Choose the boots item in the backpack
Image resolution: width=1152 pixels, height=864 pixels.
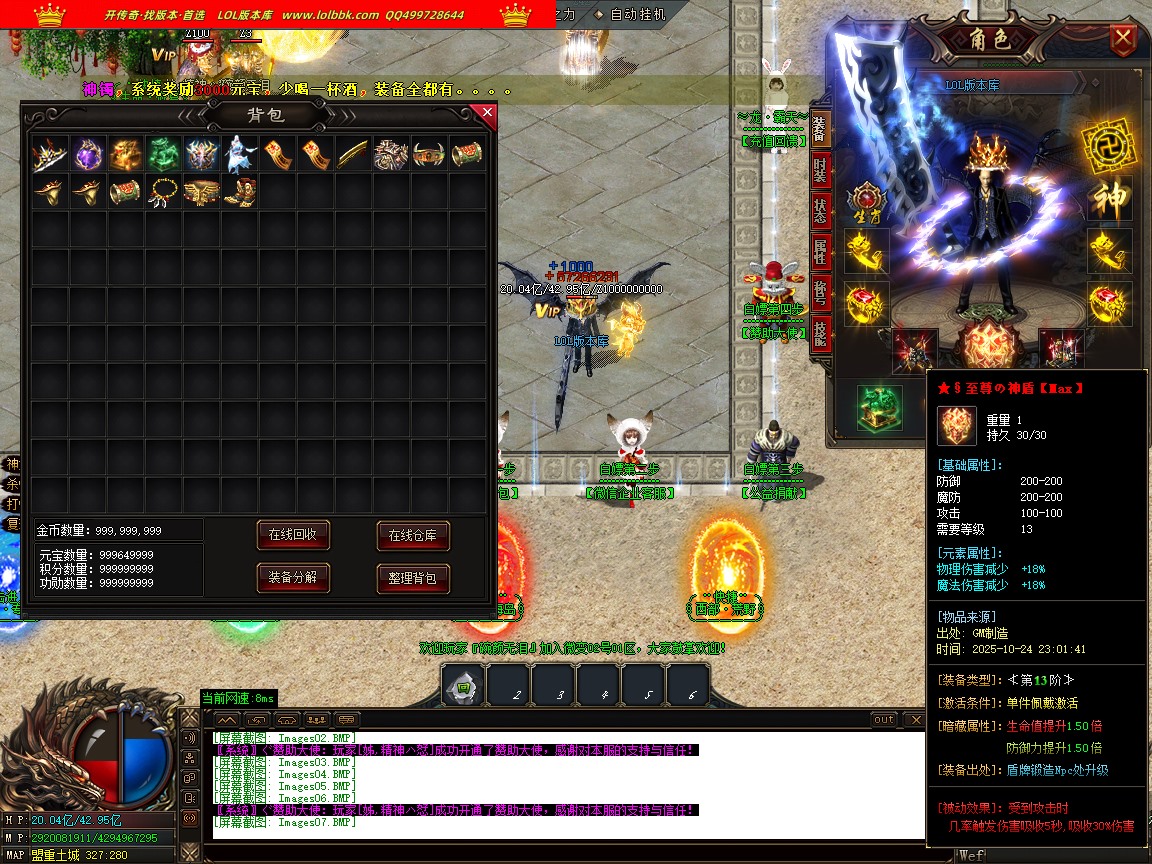240,191
